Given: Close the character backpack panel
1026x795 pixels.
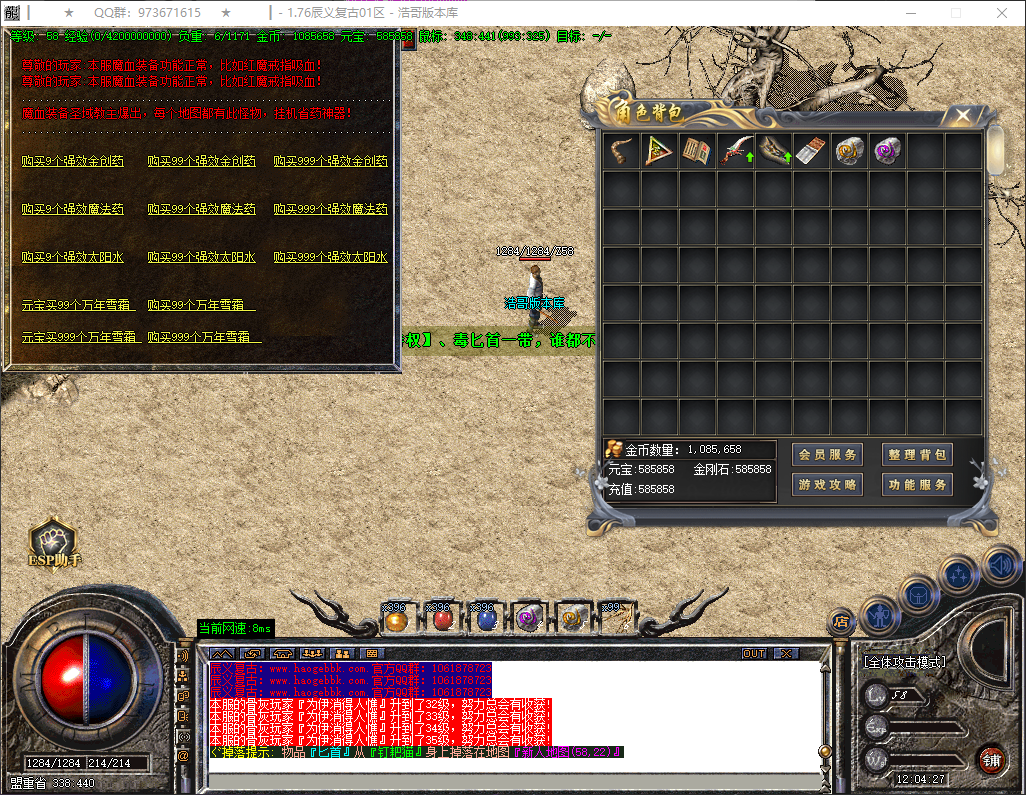Looking at the screenshot, I should 963,116.
